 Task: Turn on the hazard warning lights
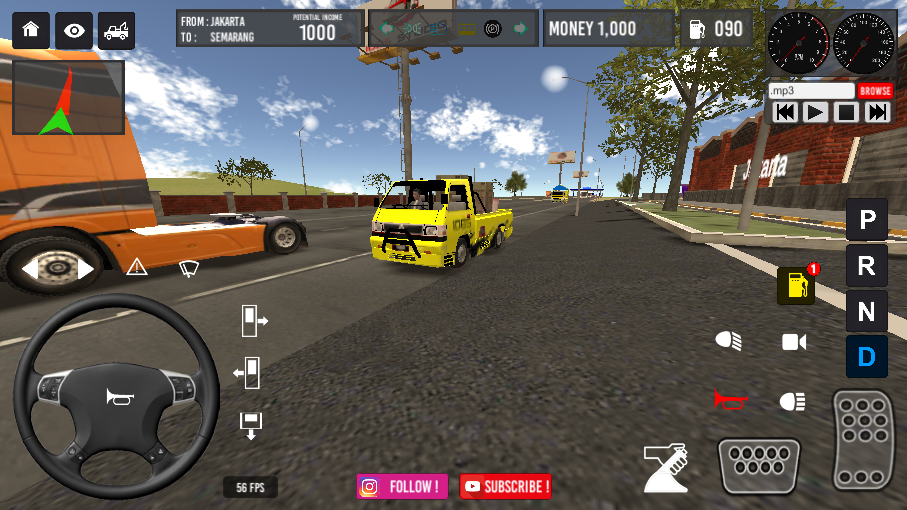pos(137,267)
